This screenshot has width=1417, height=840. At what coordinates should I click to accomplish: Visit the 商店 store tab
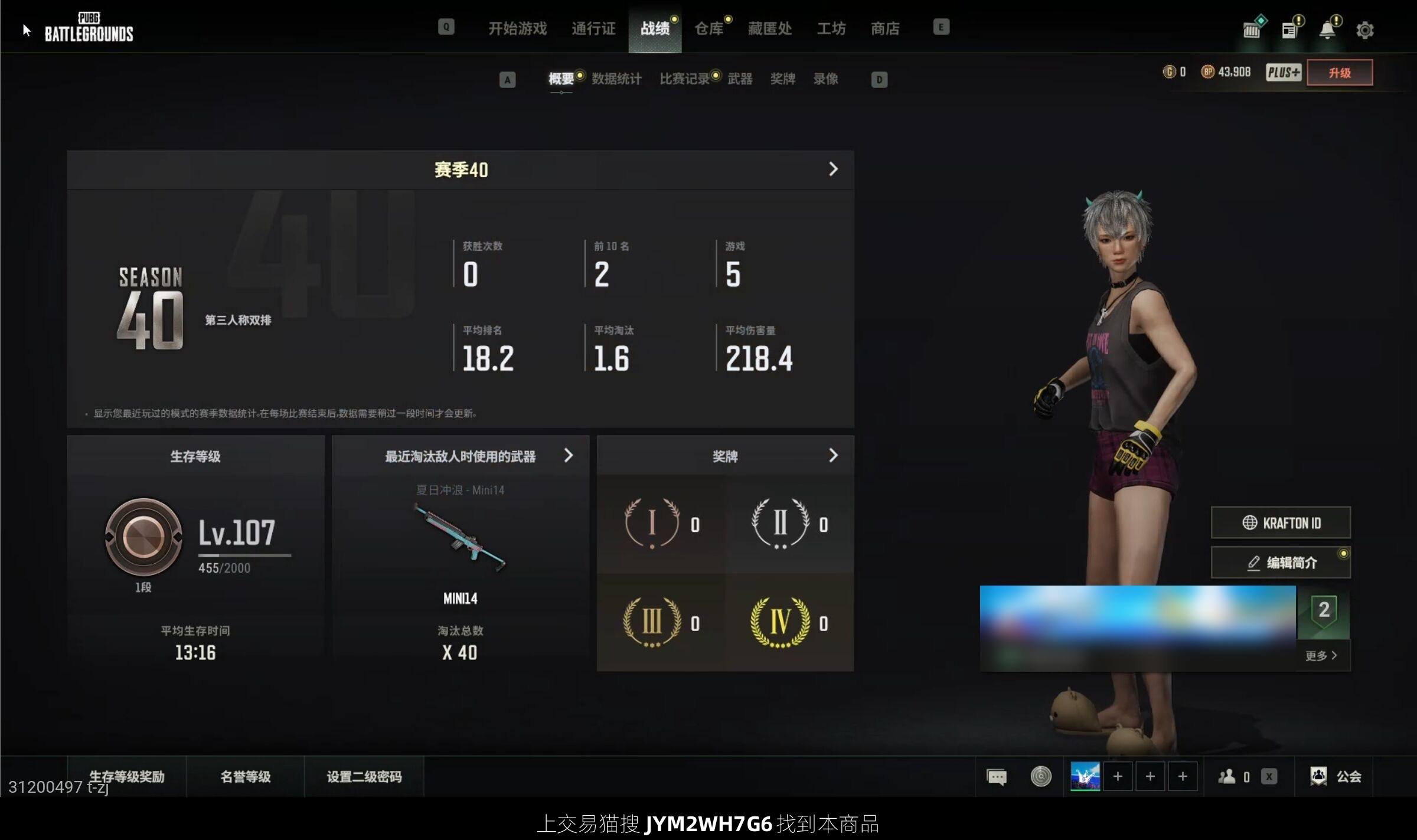click(x=885, y=28)
